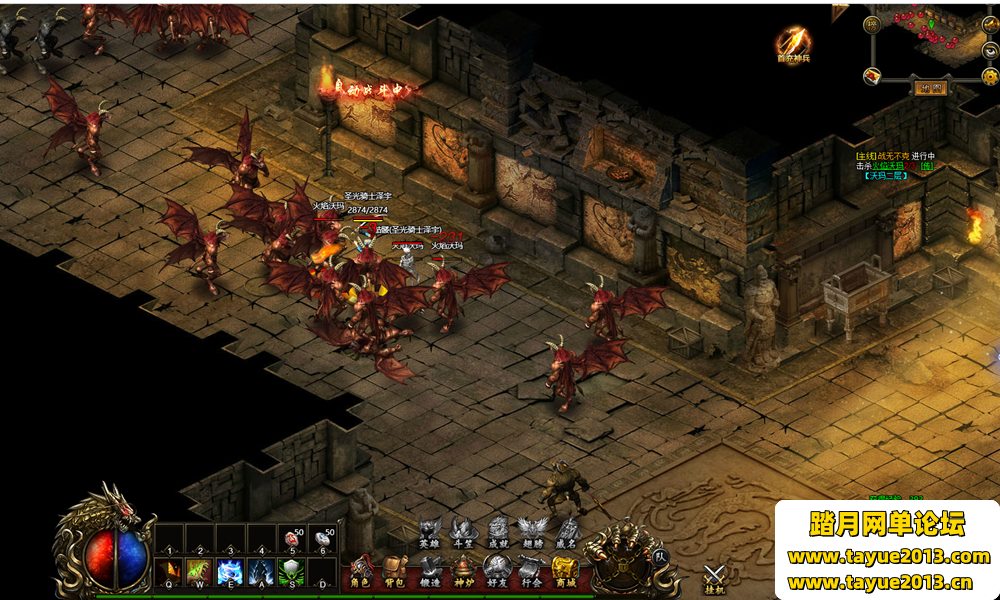This screenshot has width=1000, height=600.
Task: Open the 神炉 divine furnace menu
Action: (464, 572)
